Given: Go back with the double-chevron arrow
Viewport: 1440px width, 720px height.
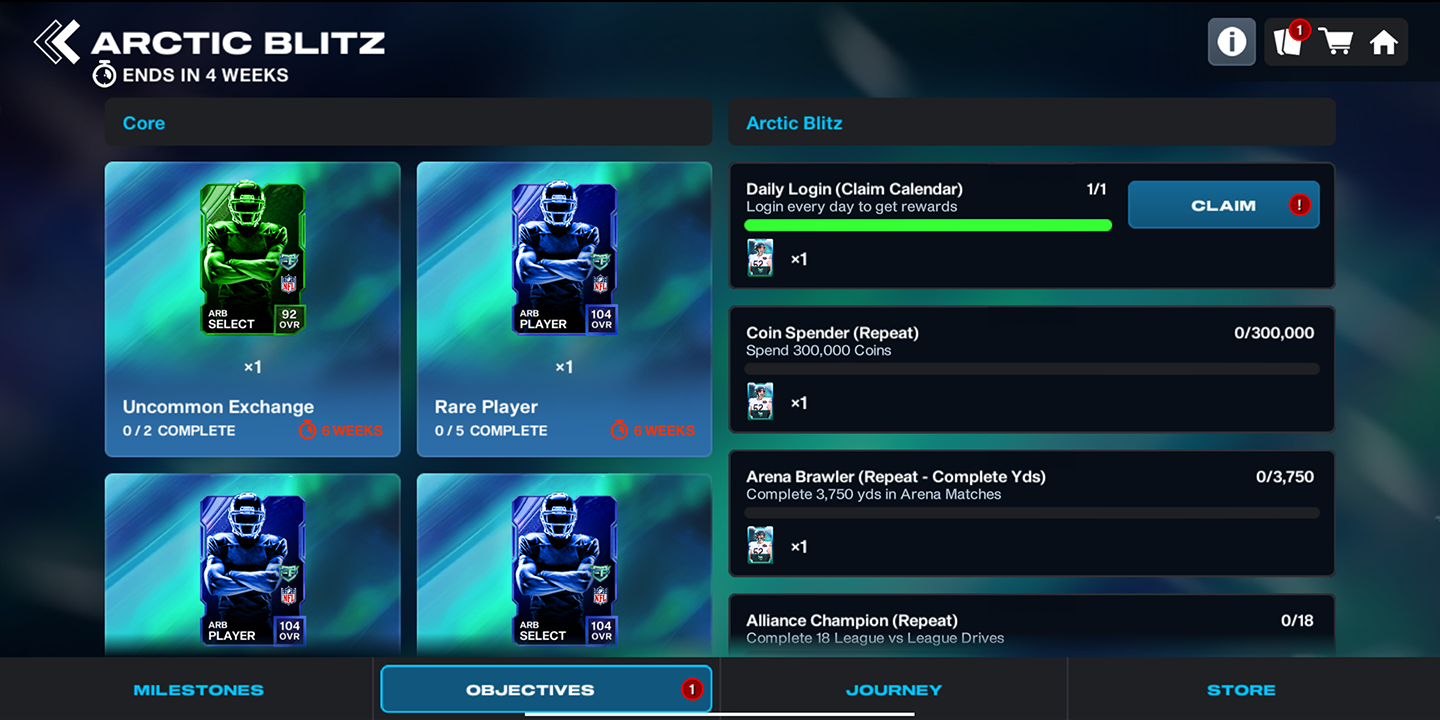Looking at the screenshot, I should 57,40.
